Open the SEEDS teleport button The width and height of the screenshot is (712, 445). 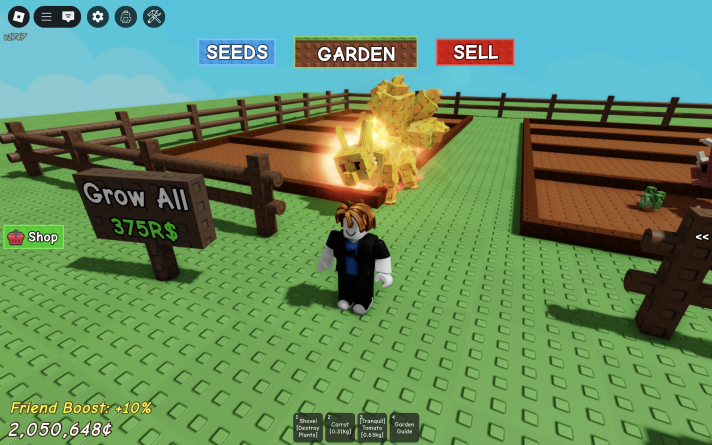tap(236, 52)
